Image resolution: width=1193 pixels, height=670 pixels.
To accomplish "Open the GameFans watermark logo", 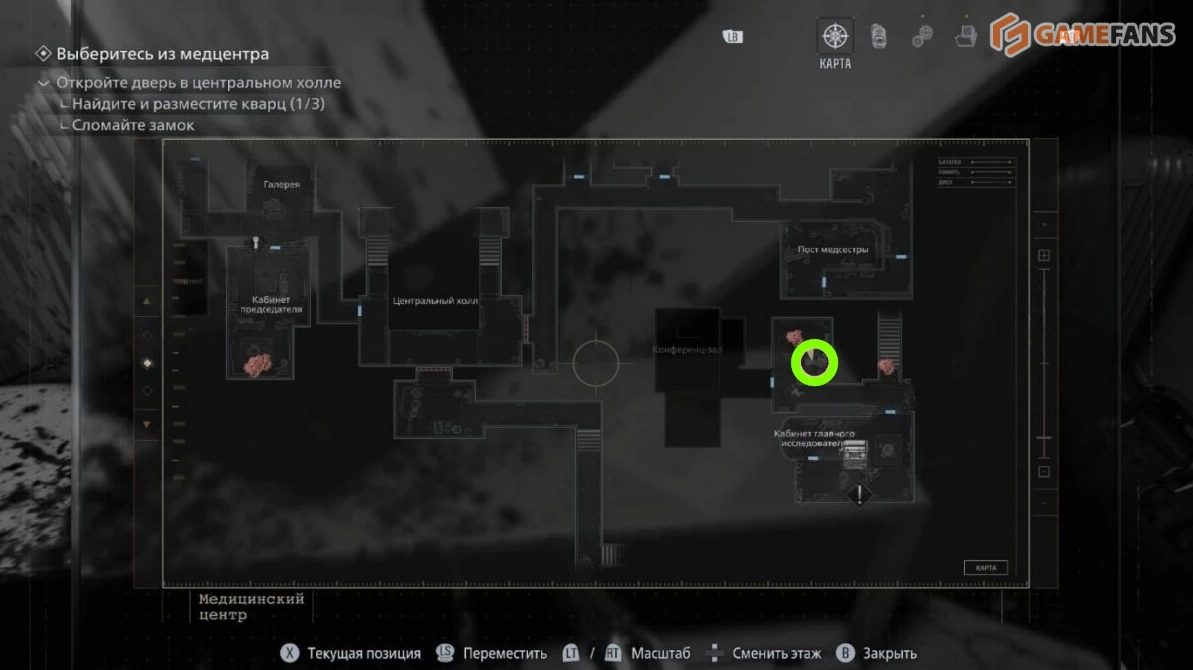I will pyautogui.click(x=1082, y=36).
